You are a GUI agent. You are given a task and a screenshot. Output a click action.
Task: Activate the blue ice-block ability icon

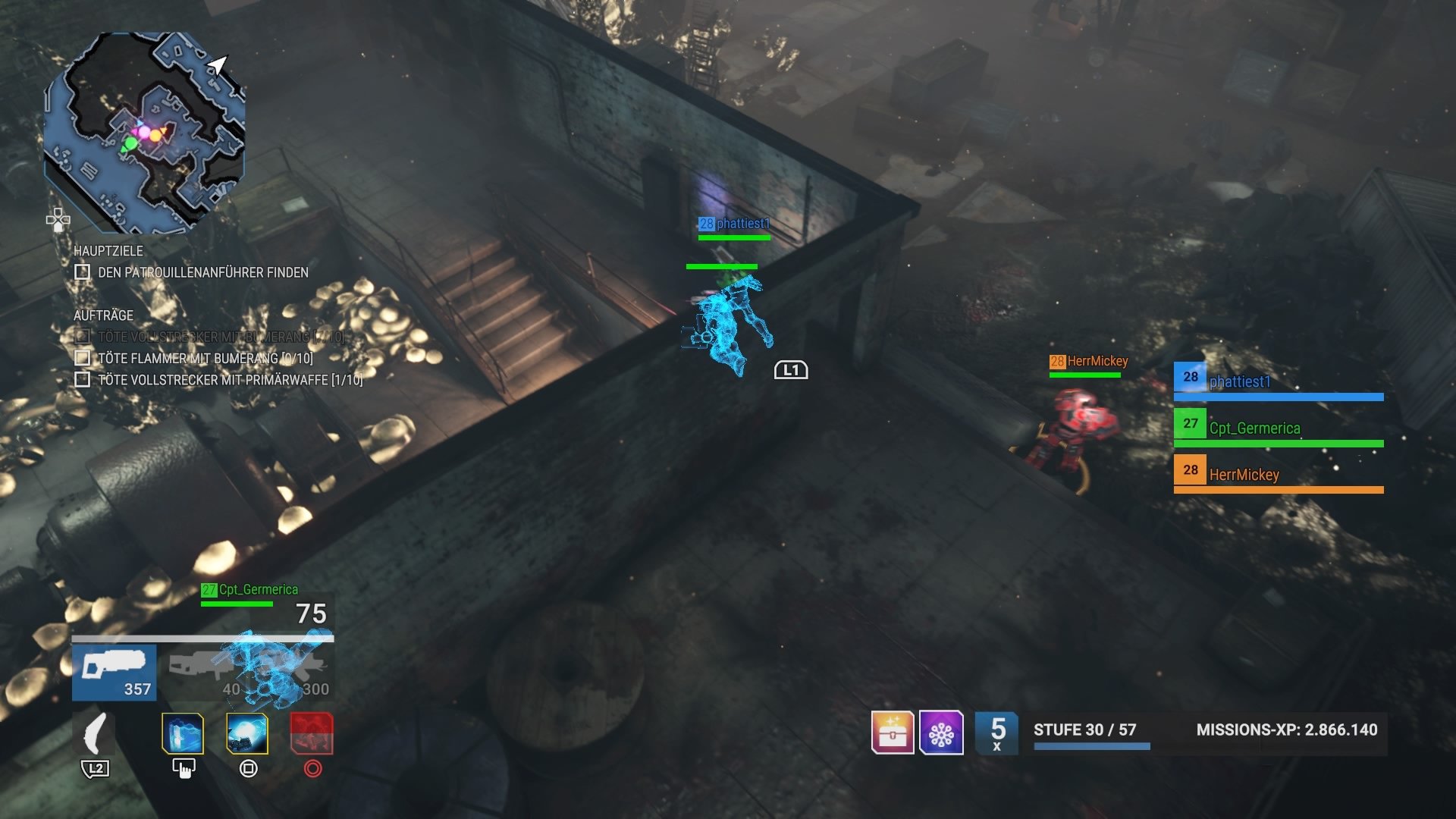(x=182, y=733)
